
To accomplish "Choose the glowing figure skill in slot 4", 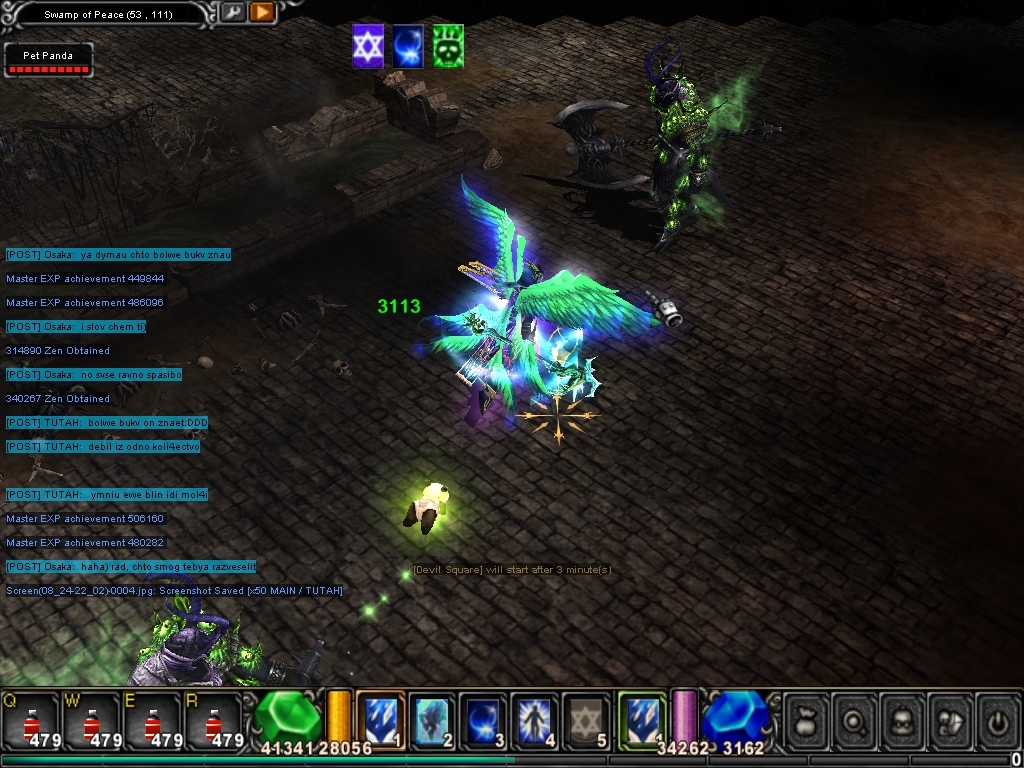I will (535, 719).
